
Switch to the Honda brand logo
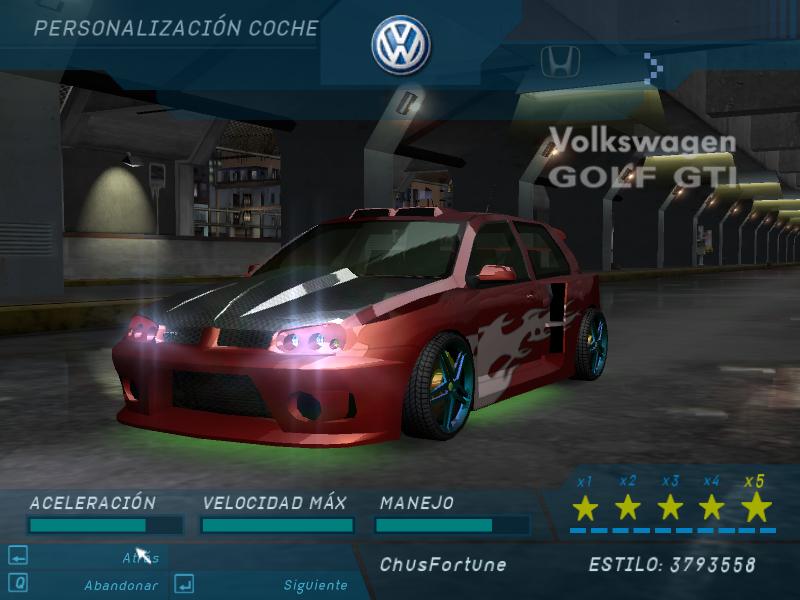point(560,62)
